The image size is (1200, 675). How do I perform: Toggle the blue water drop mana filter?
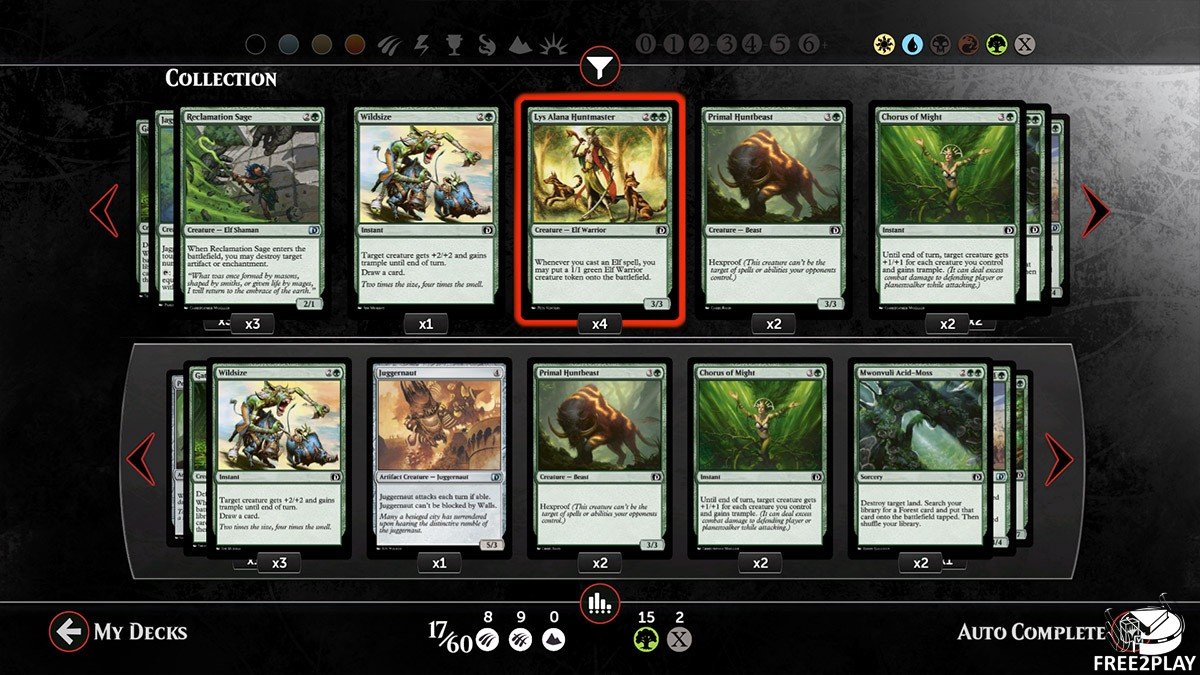pos(911,44)
